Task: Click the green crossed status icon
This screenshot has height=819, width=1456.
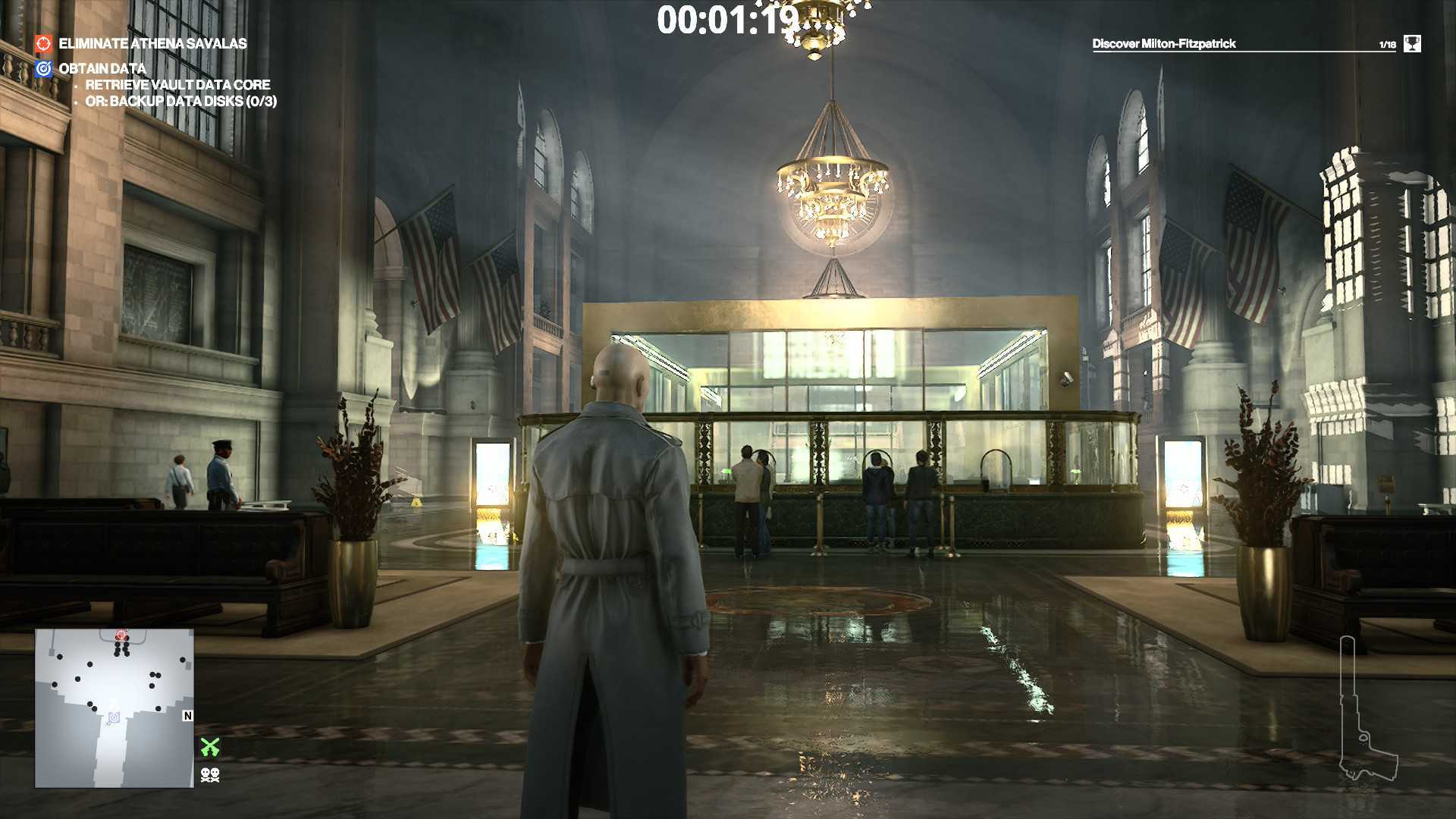Action: (x=210, y=747)
